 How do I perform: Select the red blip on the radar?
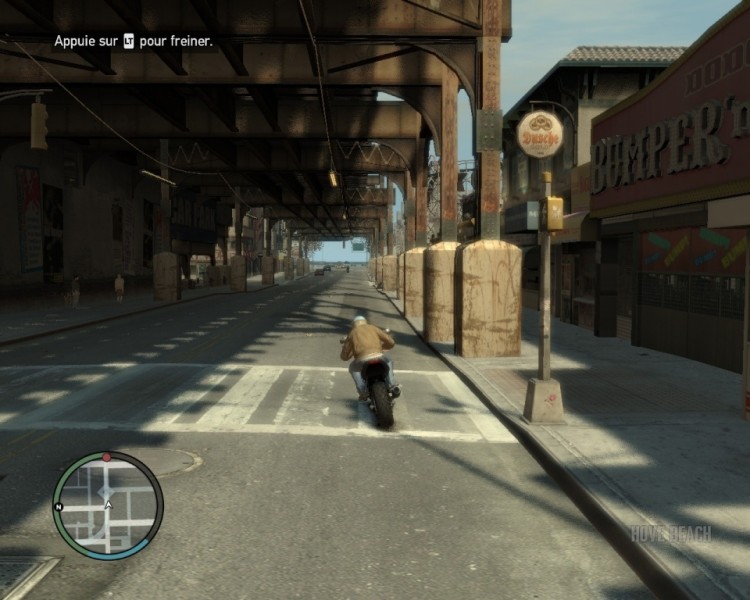pyautogui.click(x=107, y=457)
